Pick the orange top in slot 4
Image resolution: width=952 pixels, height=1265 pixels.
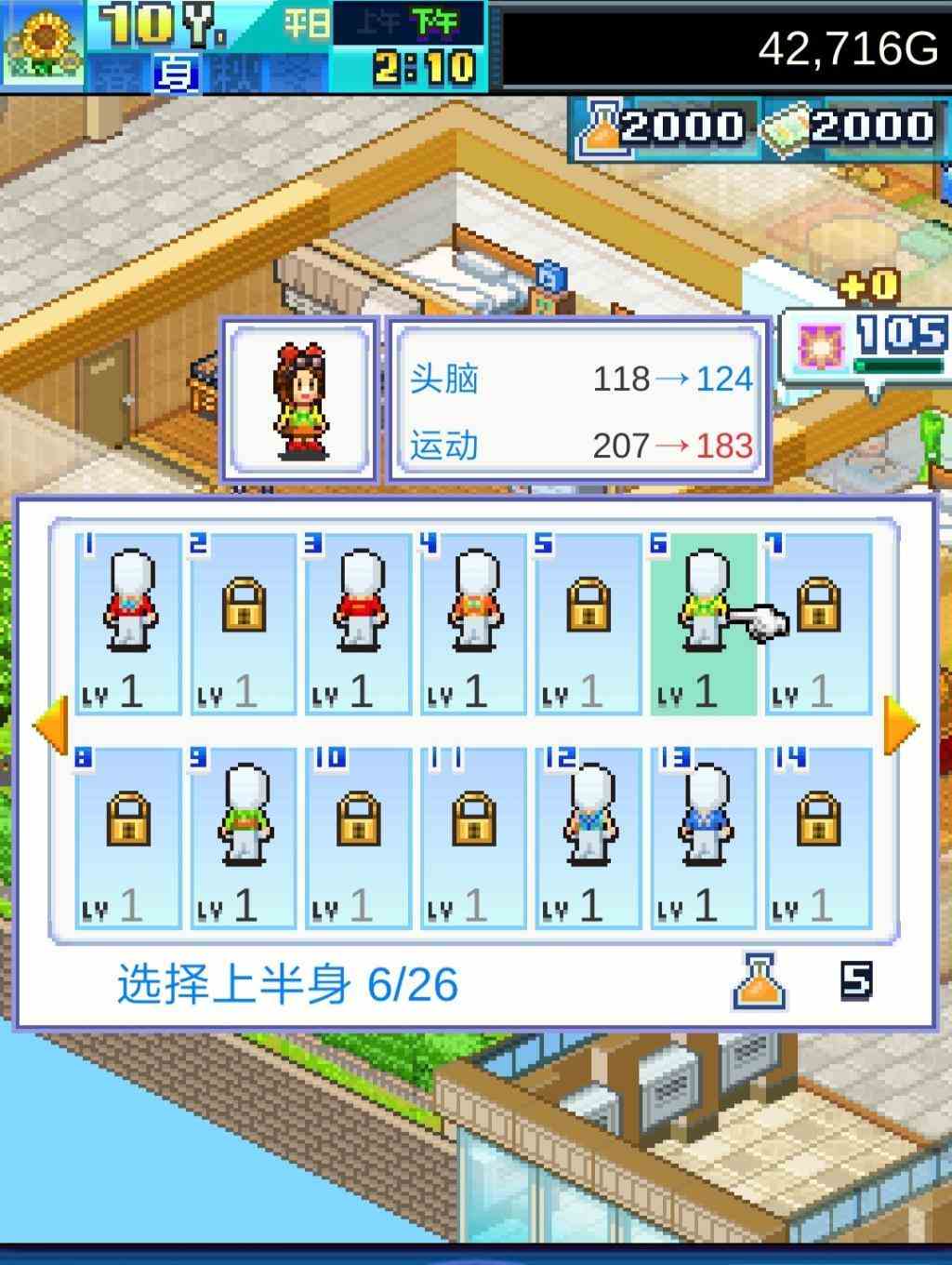tap(474, 623)
